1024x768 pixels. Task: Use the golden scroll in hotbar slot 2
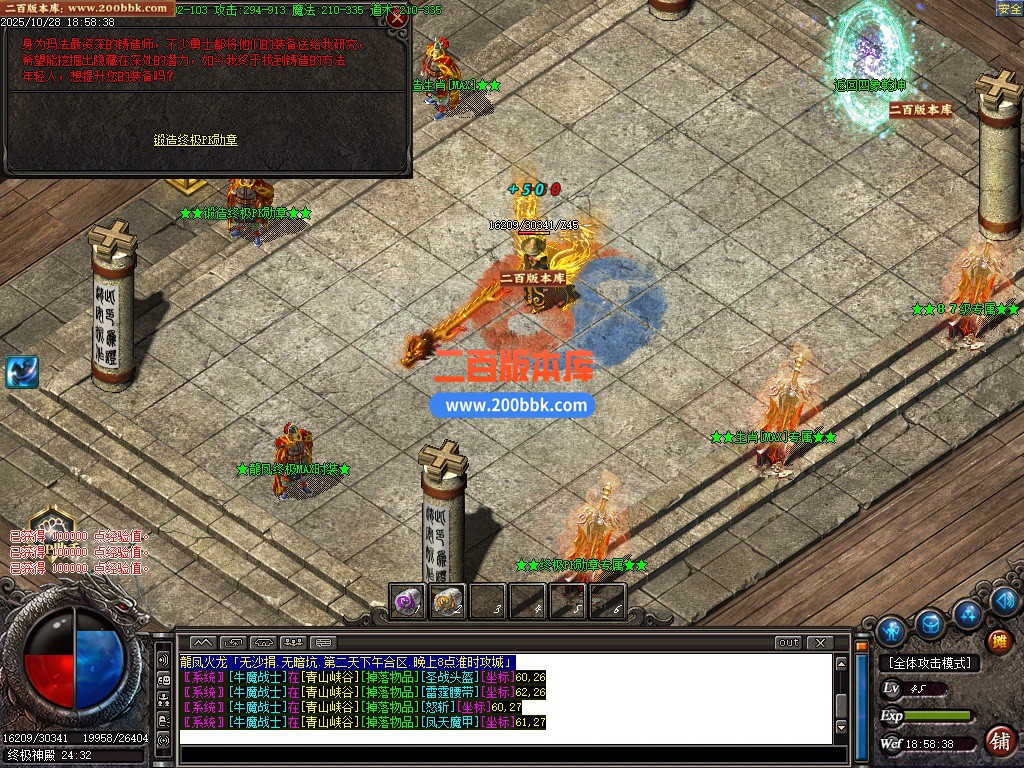click(x=447, y=601)
